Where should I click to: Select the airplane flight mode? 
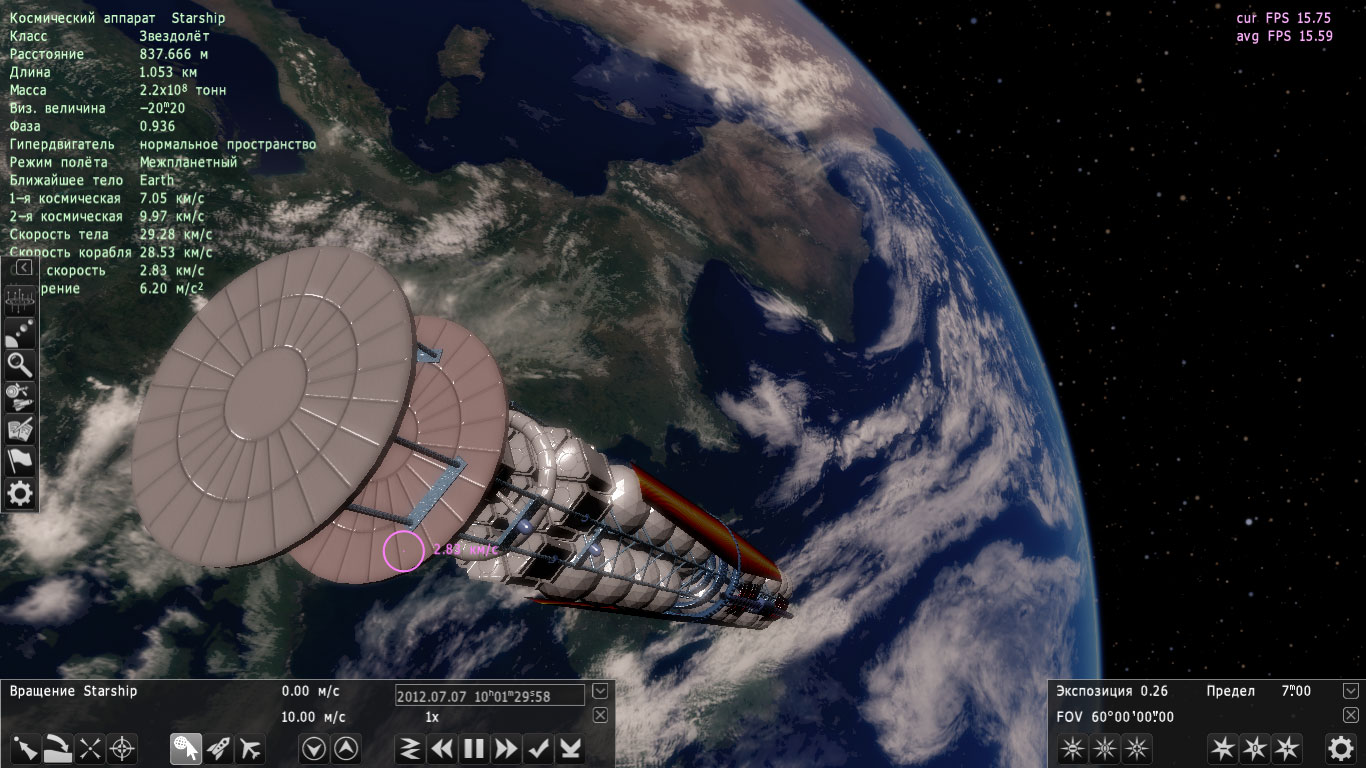click(251, 748)
